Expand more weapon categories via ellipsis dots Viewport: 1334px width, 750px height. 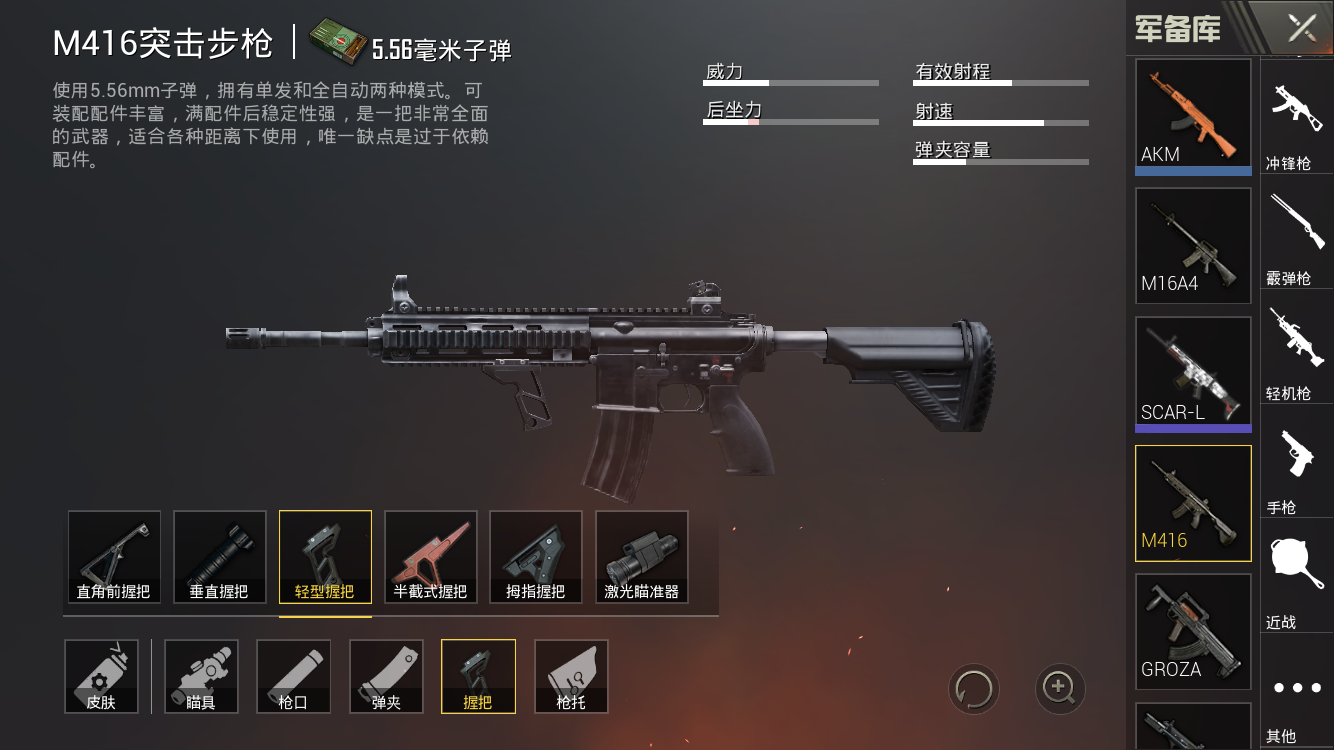click(x=1297, y=685)
